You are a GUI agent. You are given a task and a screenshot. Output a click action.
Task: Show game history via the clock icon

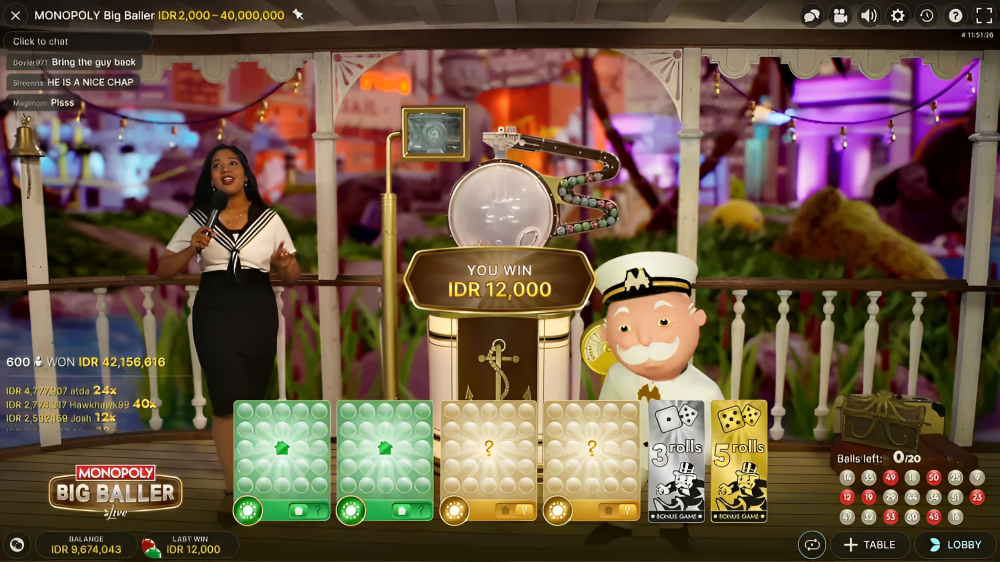tap(927, 16)
